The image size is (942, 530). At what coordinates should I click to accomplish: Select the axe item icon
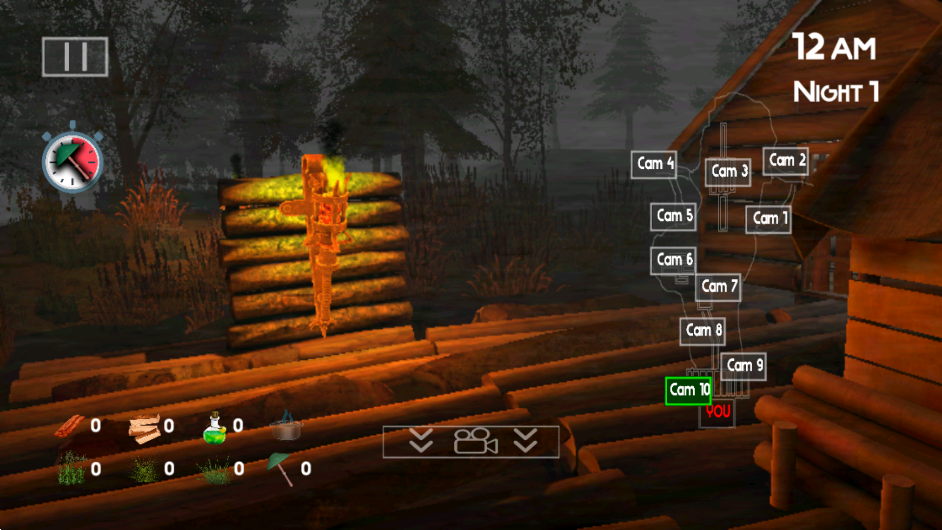tap(281, 467)
